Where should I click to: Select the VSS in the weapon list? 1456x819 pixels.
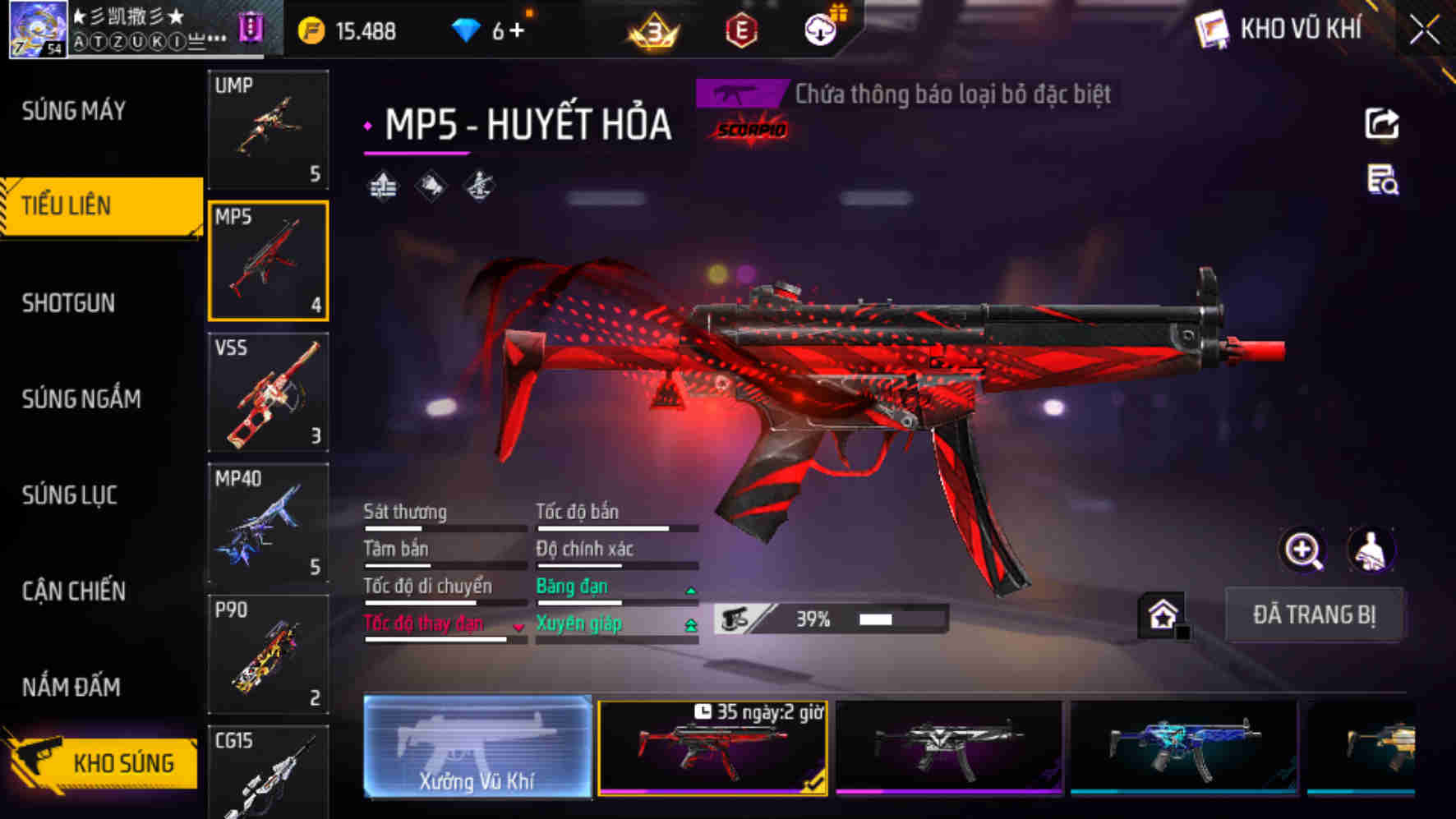[269, 393]
